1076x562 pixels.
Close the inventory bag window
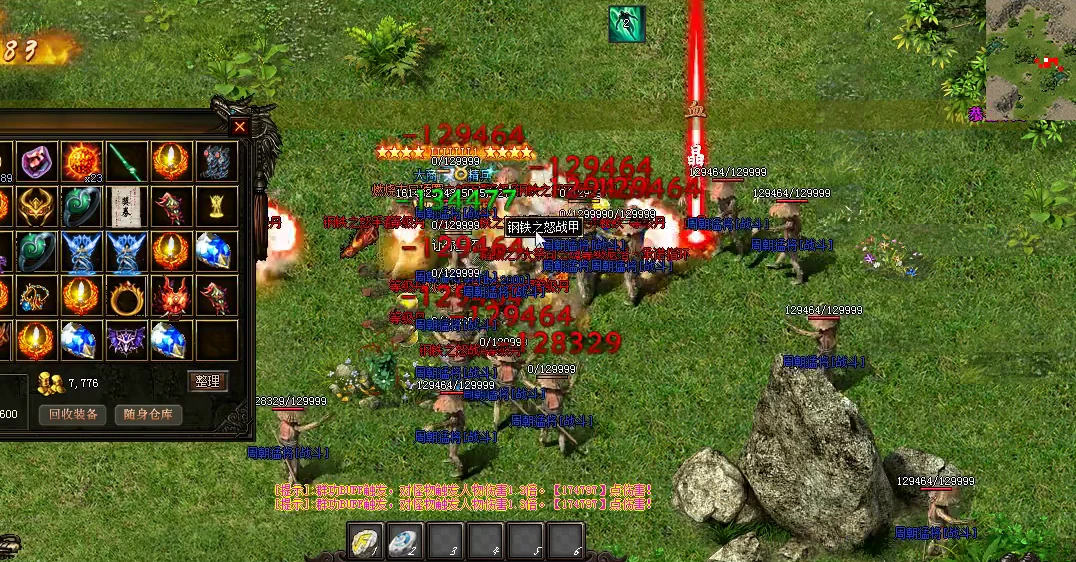tap(239, 126)
